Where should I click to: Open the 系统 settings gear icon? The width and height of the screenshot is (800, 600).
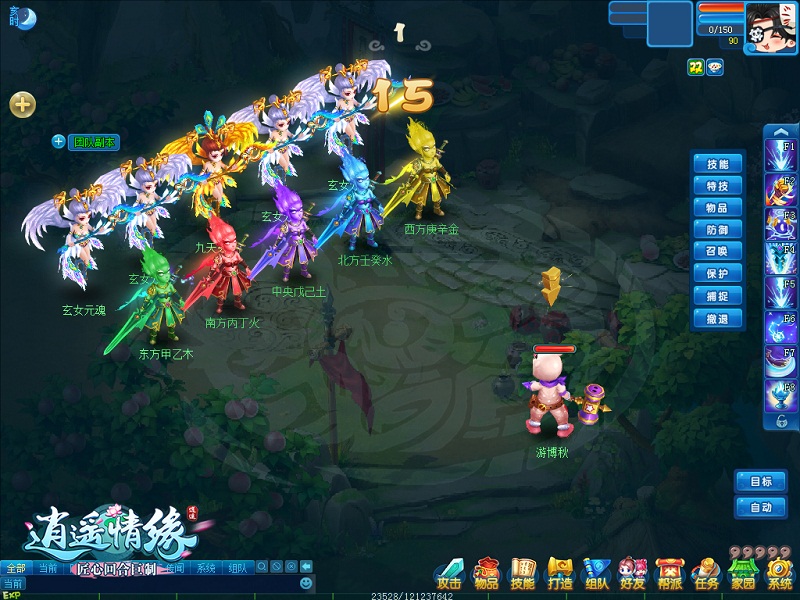(x=779, y=574)
